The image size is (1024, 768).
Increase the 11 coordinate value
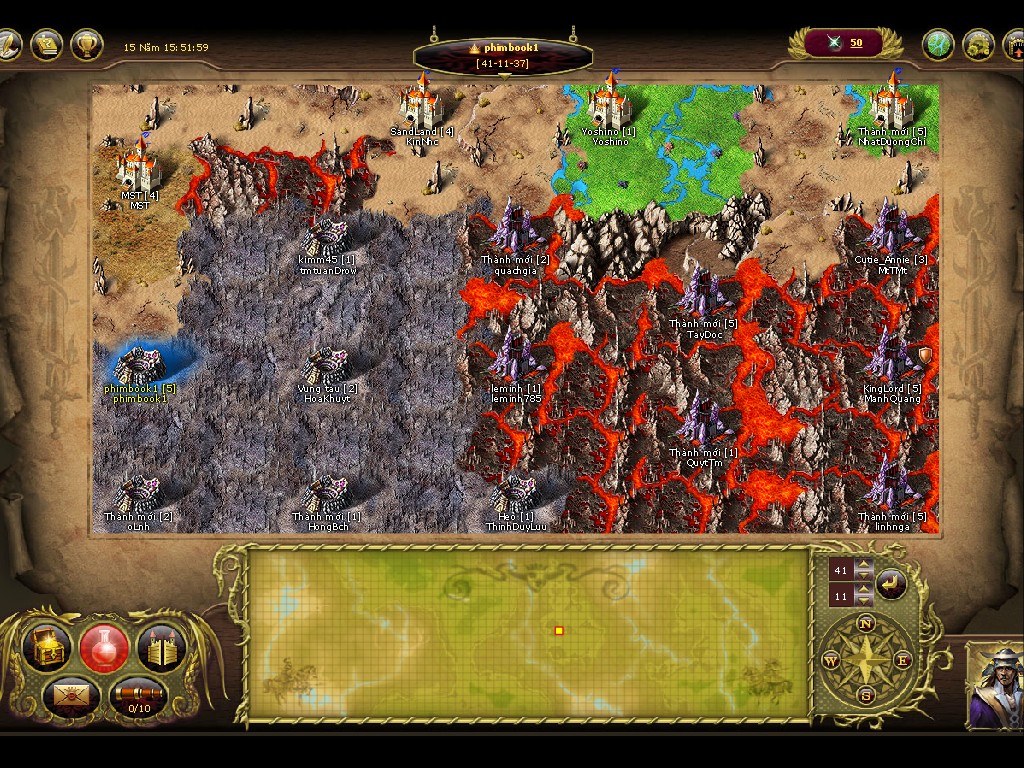point(864,591)
